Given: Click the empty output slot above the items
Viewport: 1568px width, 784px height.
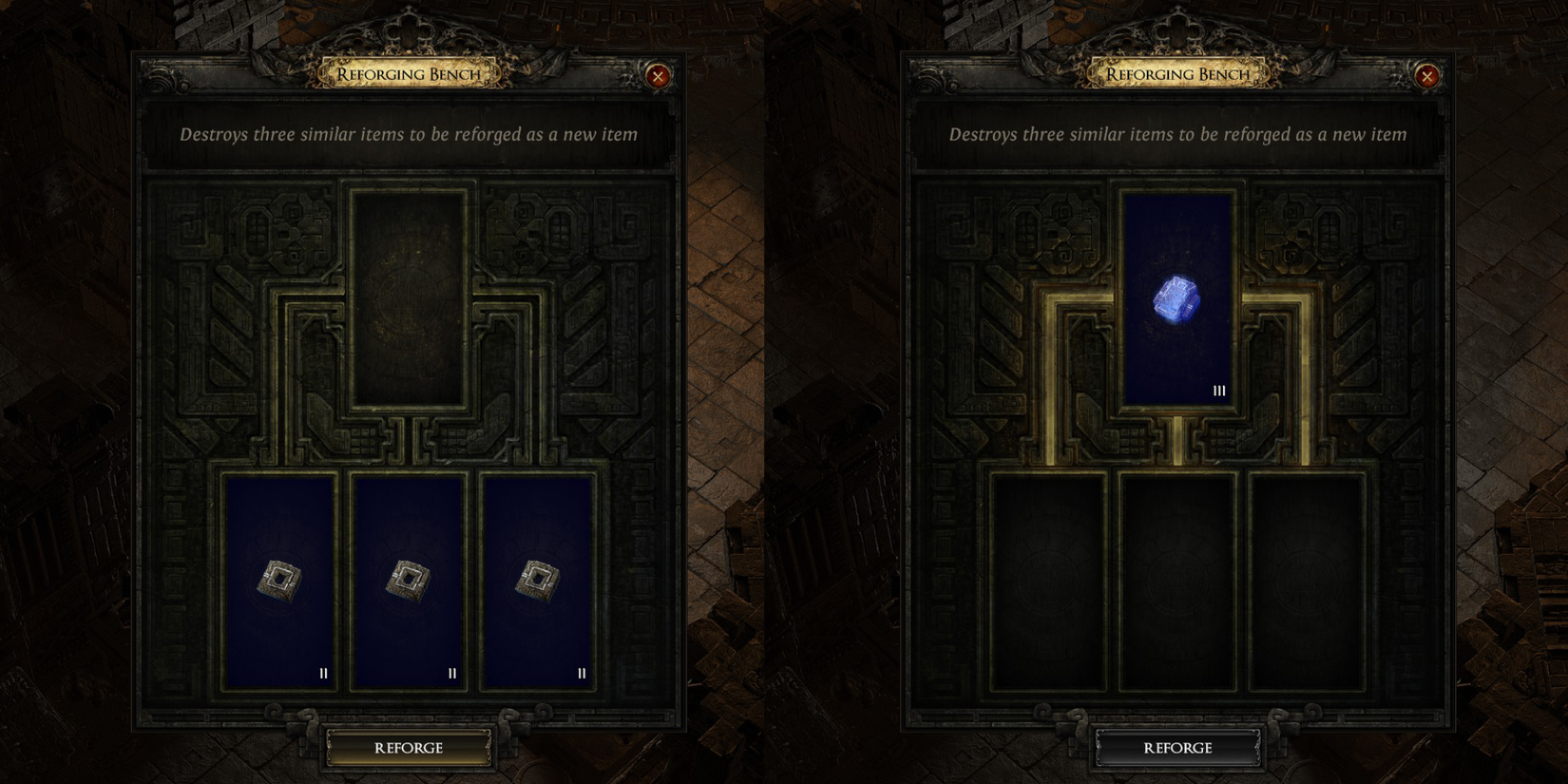Looking at the screenshot, I should coord(409,299).
